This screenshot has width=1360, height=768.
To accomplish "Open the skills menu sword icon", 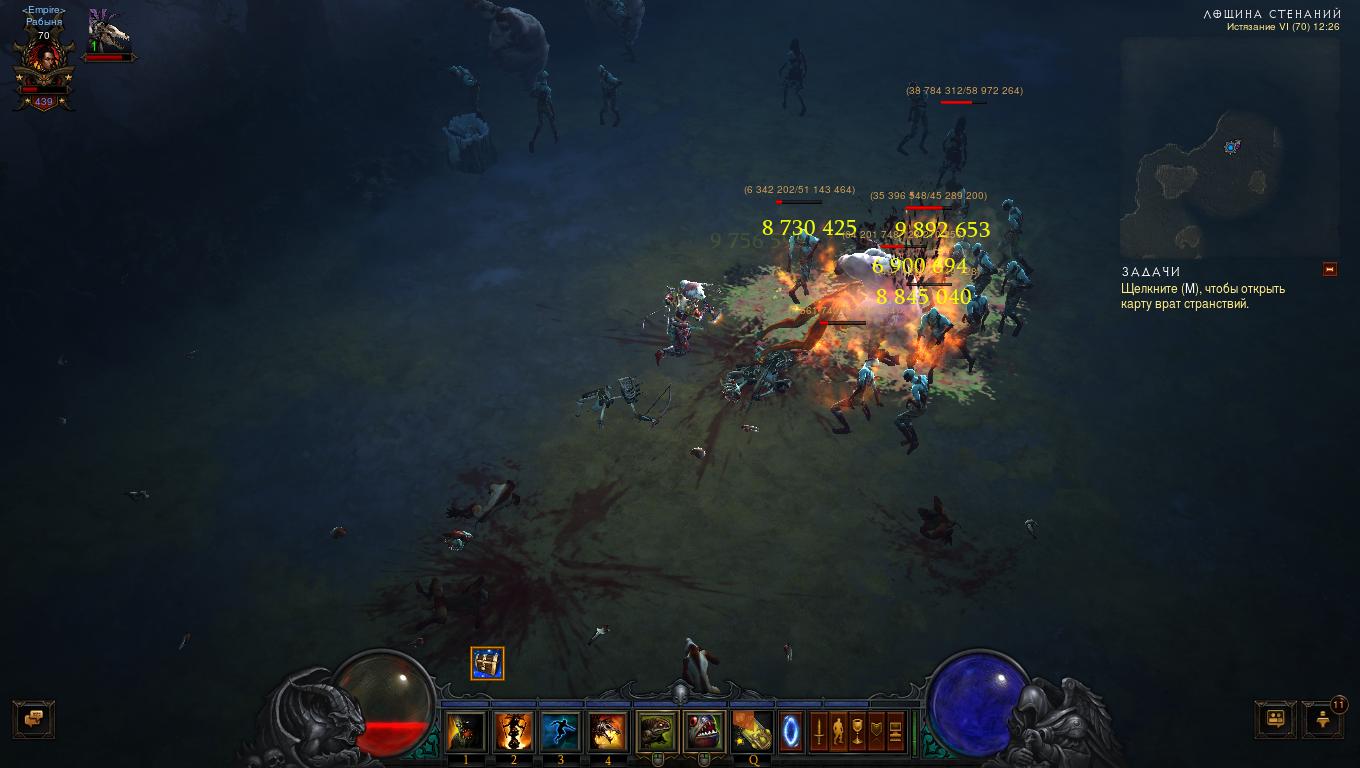I will tap(819, 732).
